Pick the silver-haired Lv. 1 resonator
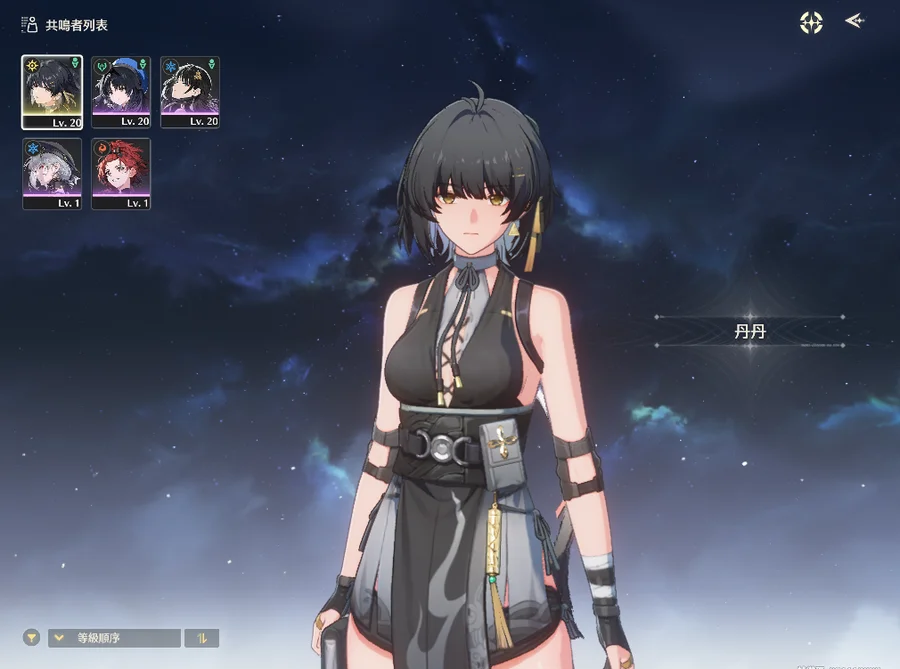This screenshot has height=669, width=900. [x=52, y=174]
